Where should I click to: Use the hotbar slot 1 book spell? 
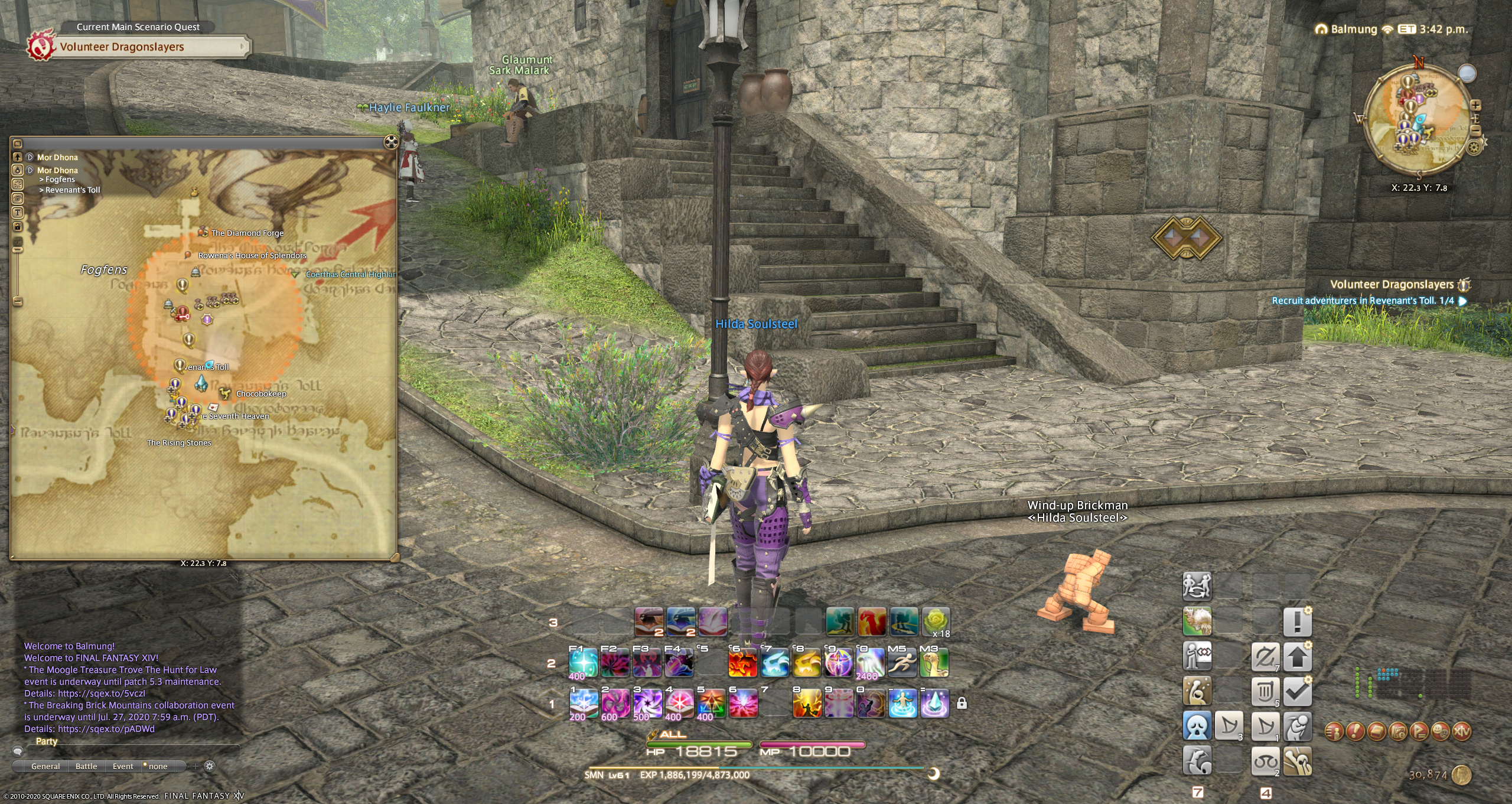583,704
